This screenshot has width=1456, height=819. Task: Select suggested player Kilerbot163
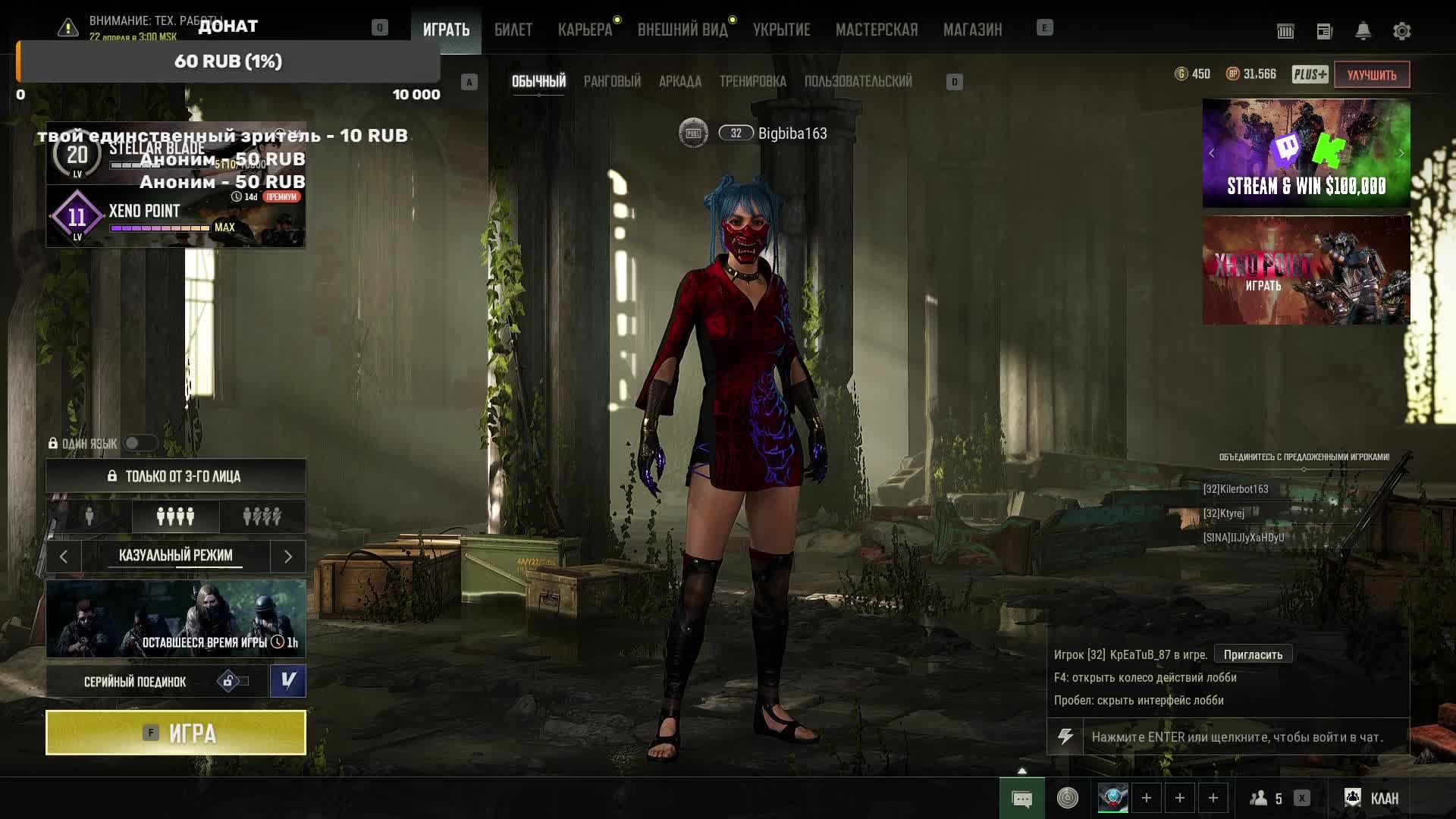click(x=1235, y=489)
